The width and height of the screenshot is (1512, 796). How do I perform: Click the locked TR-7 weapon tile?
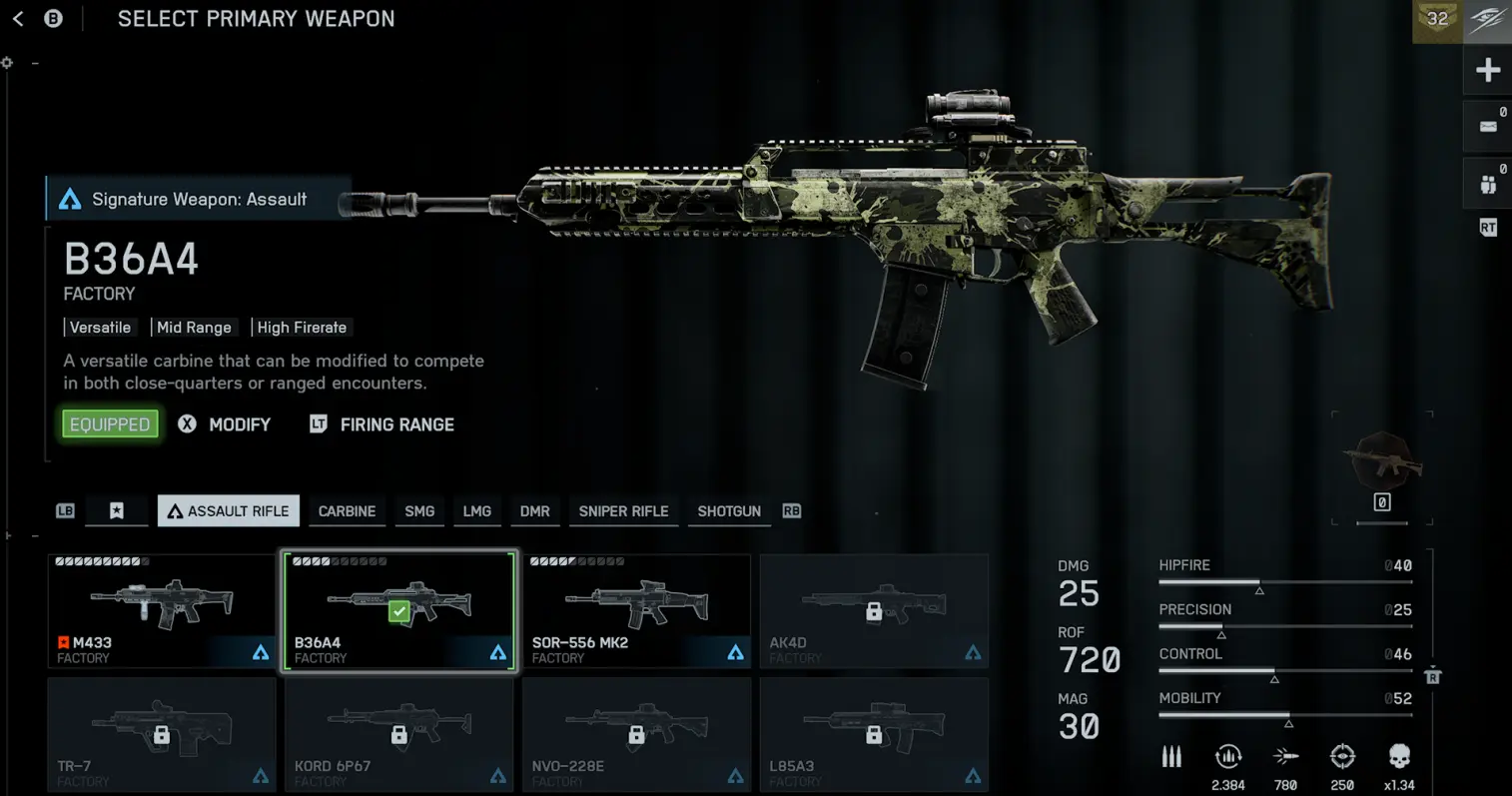point(162,735)
